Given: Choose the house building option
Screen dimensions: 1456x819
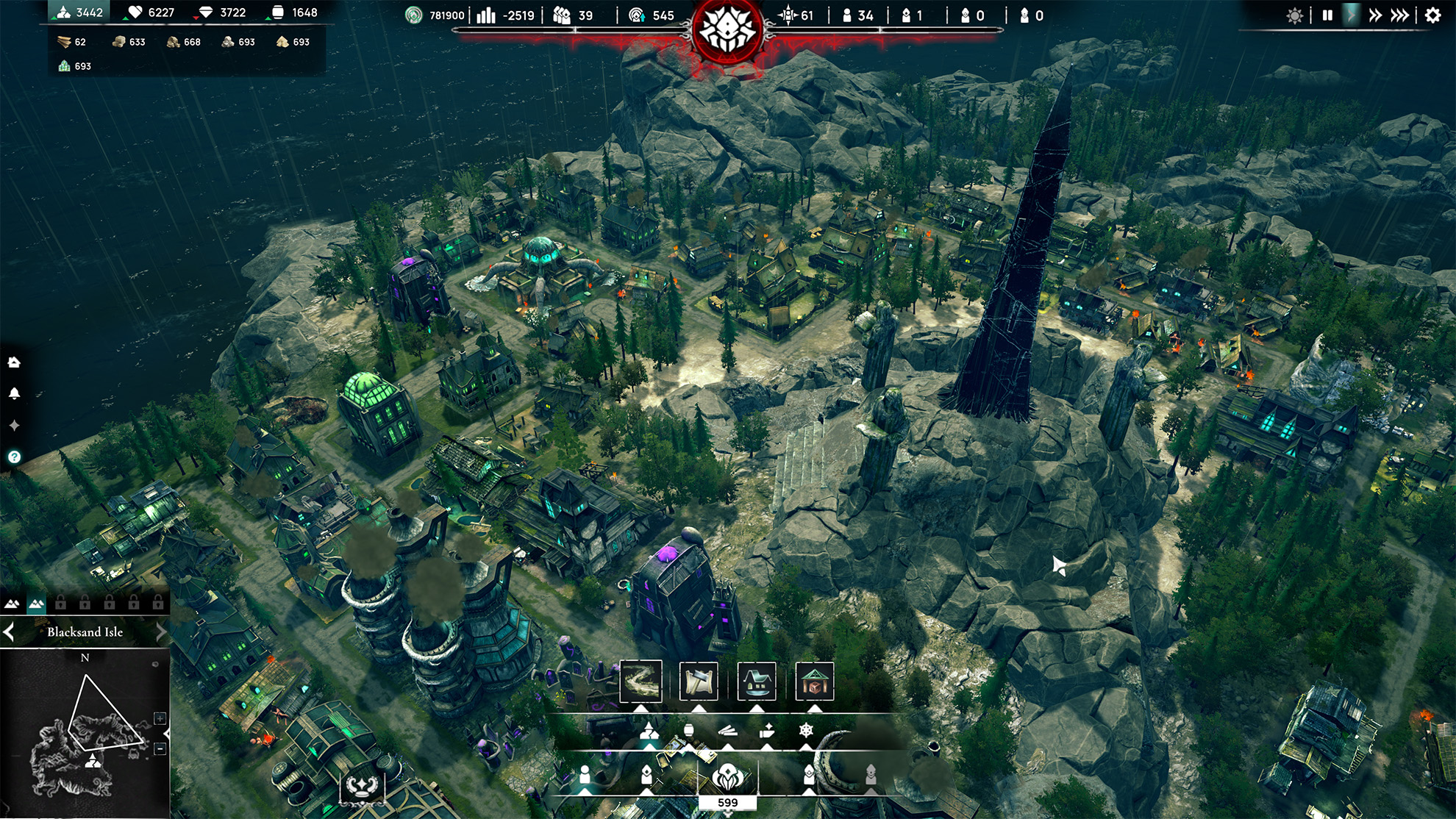Looking at the screenshot, I should (x=756, y=681).
